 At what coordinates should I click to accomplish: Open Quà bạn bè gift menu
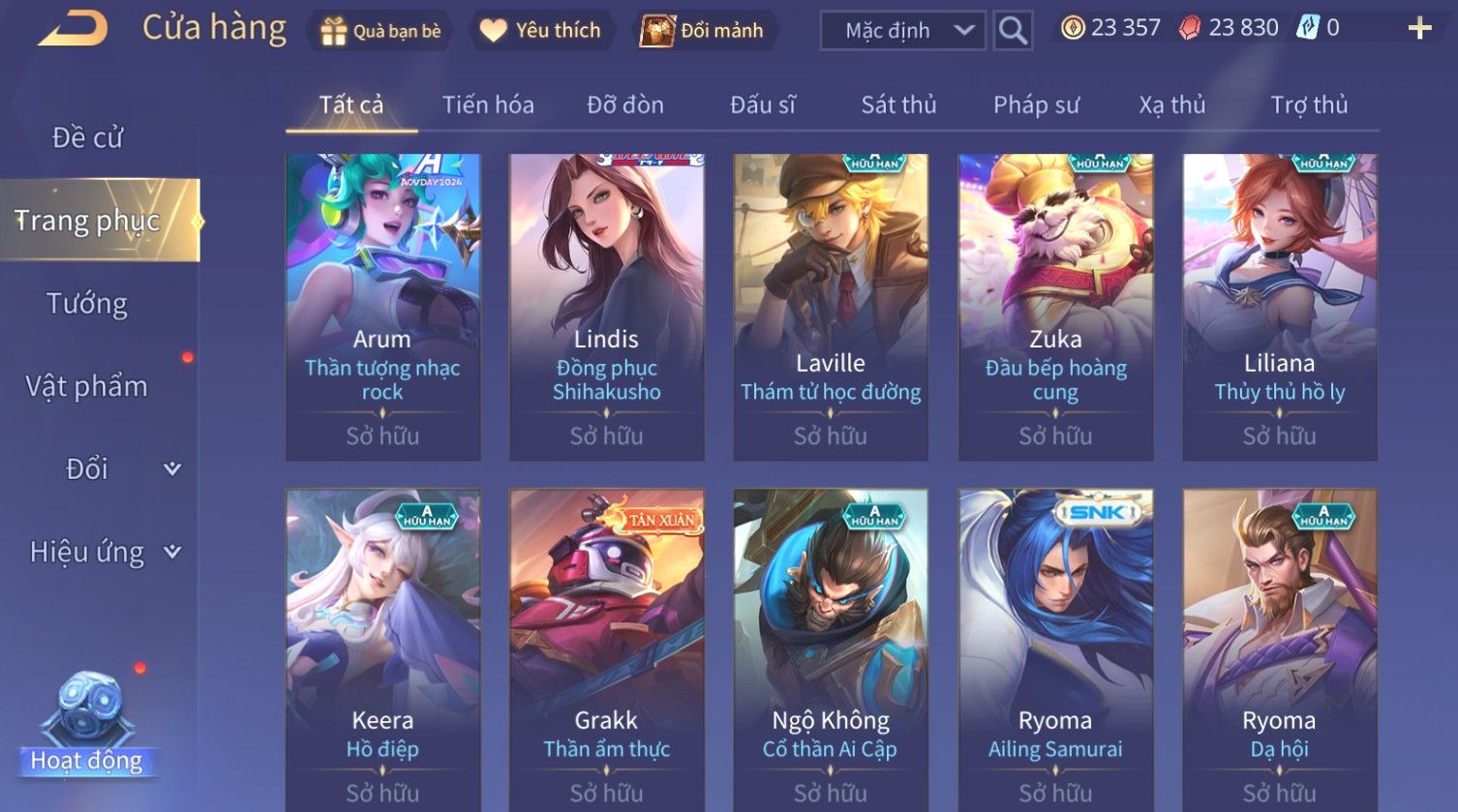pos(380,31)
